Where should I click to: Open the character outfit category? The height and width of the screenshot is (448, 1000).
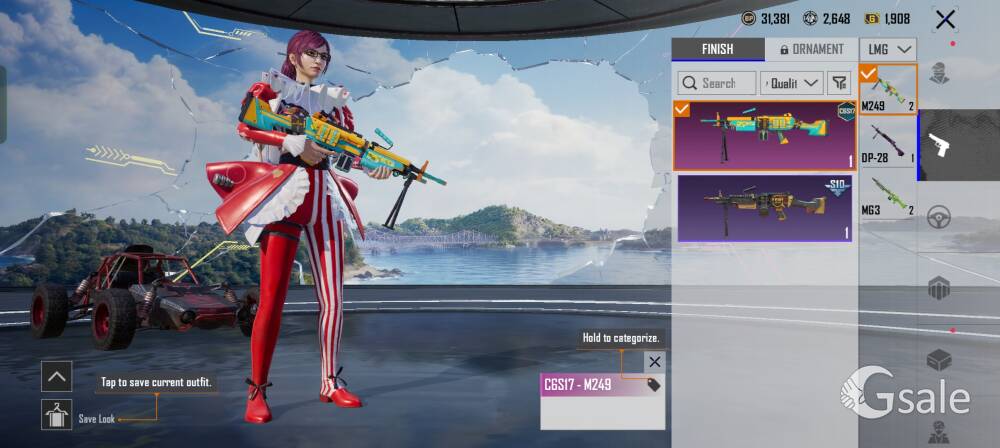[939, 73]
